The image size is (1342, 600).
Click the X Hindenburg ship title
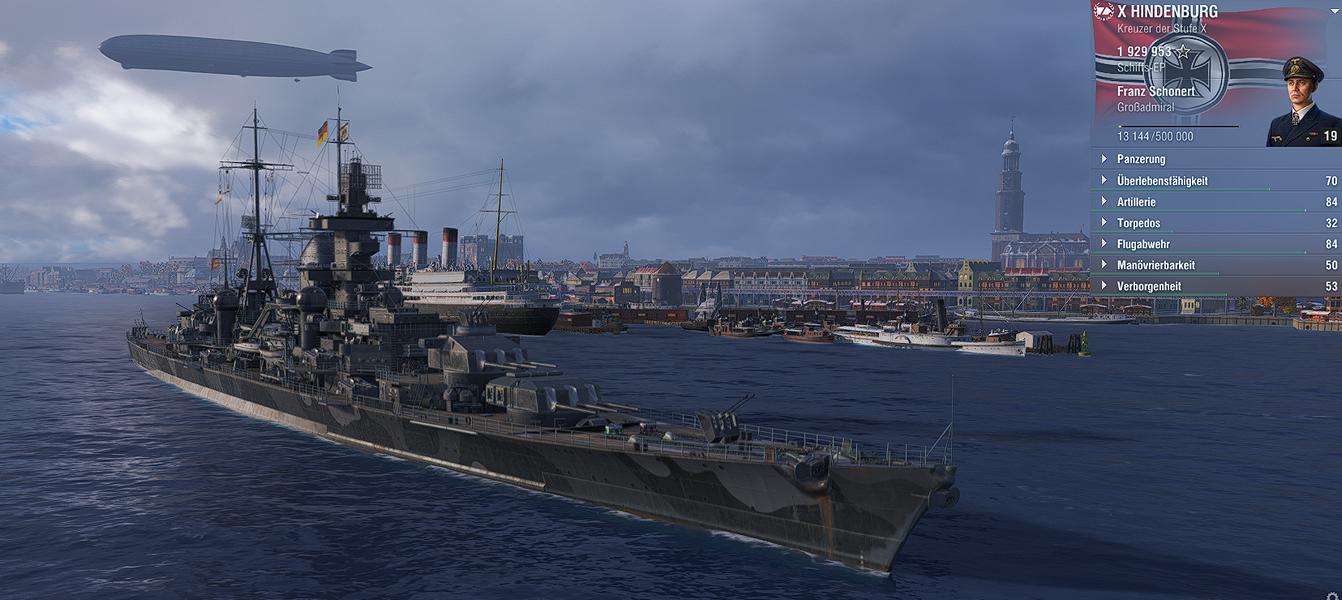(1167, 12)
